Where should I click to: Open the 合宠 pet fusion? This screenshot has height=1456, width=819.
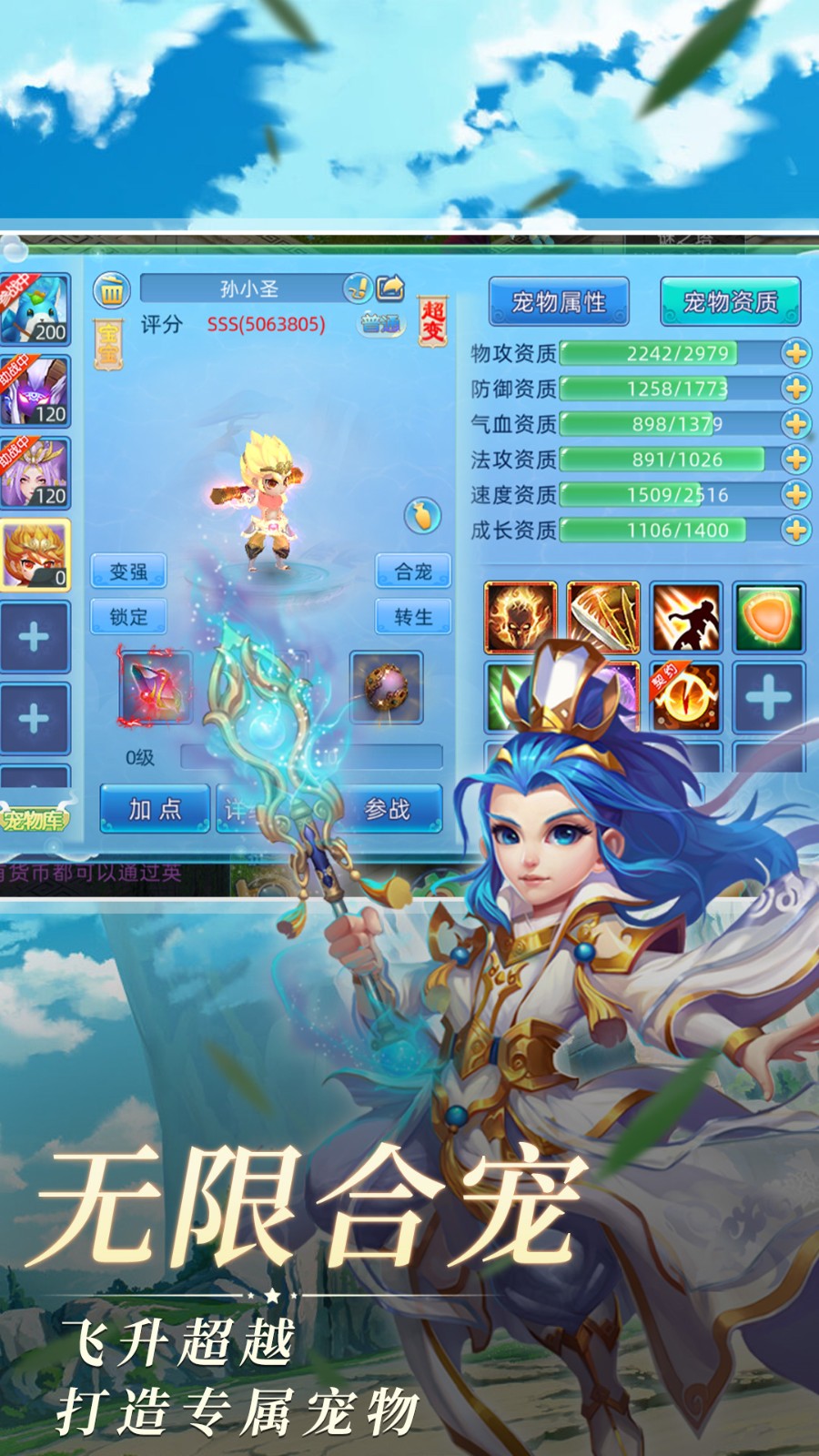(413, 571)
